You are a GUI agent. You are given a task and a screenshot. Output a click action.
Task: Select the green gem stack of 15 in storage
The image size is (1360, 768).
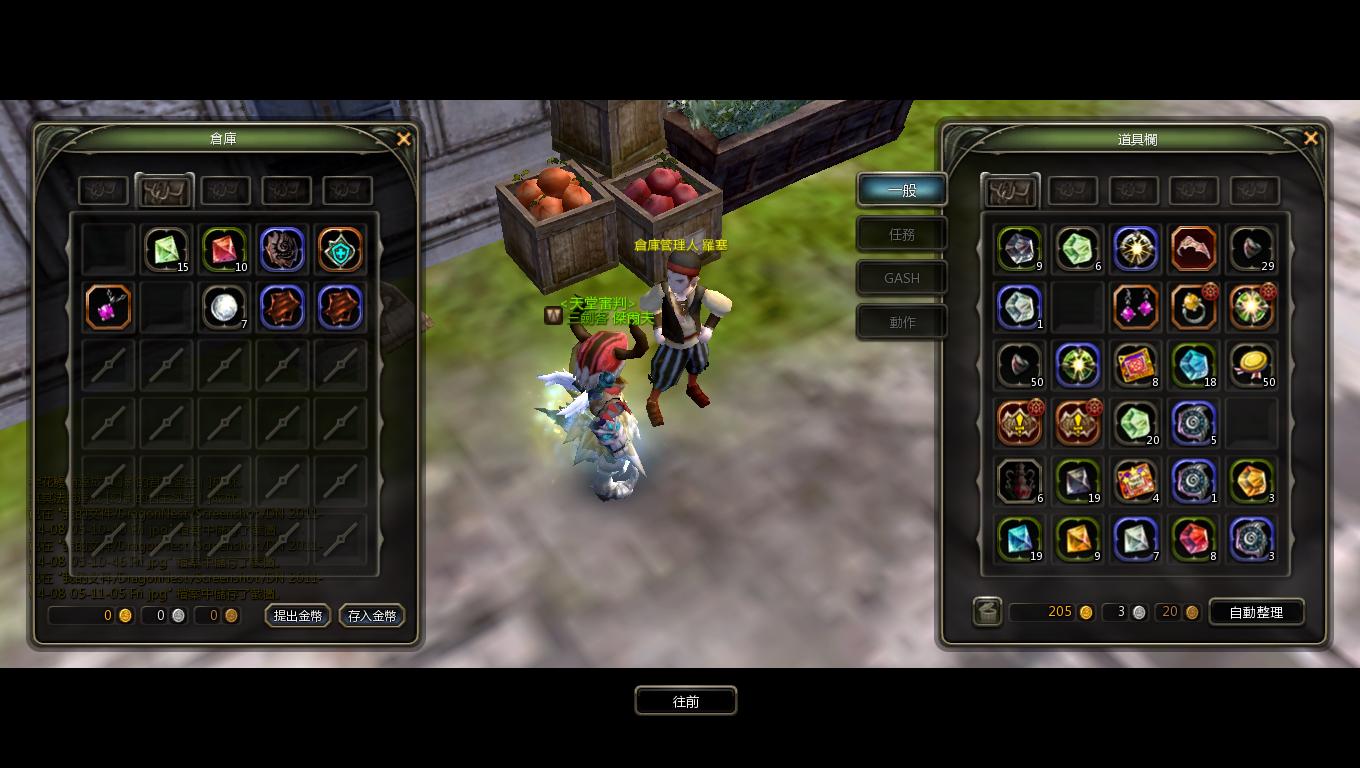coord(166,249)
